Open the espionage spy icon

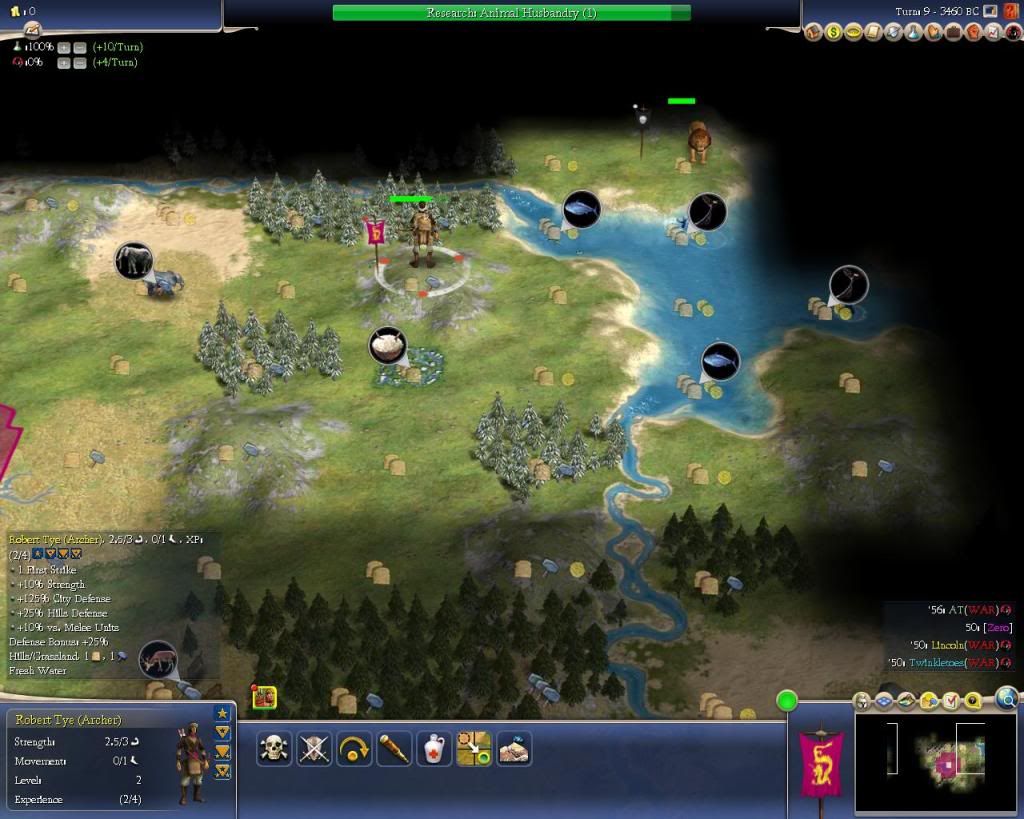click(x=1012, y=33)
